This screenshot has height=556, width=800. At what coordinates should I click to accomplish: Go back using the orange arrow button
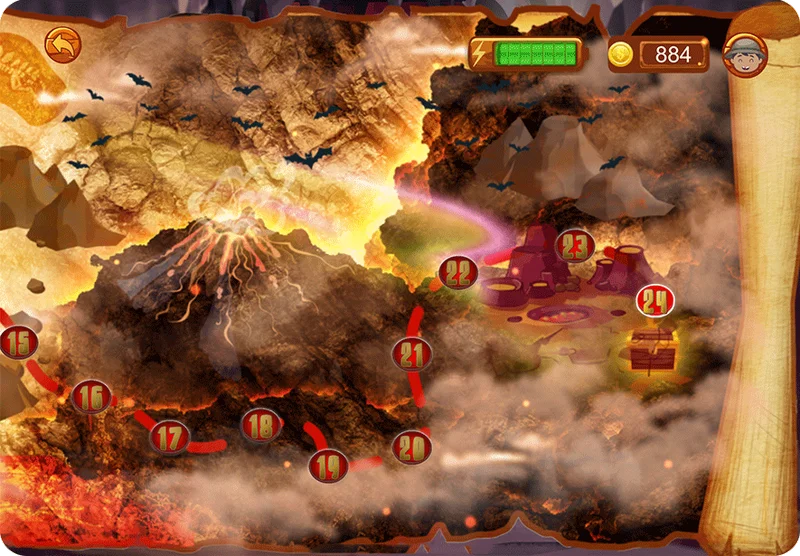pos(62,45)
